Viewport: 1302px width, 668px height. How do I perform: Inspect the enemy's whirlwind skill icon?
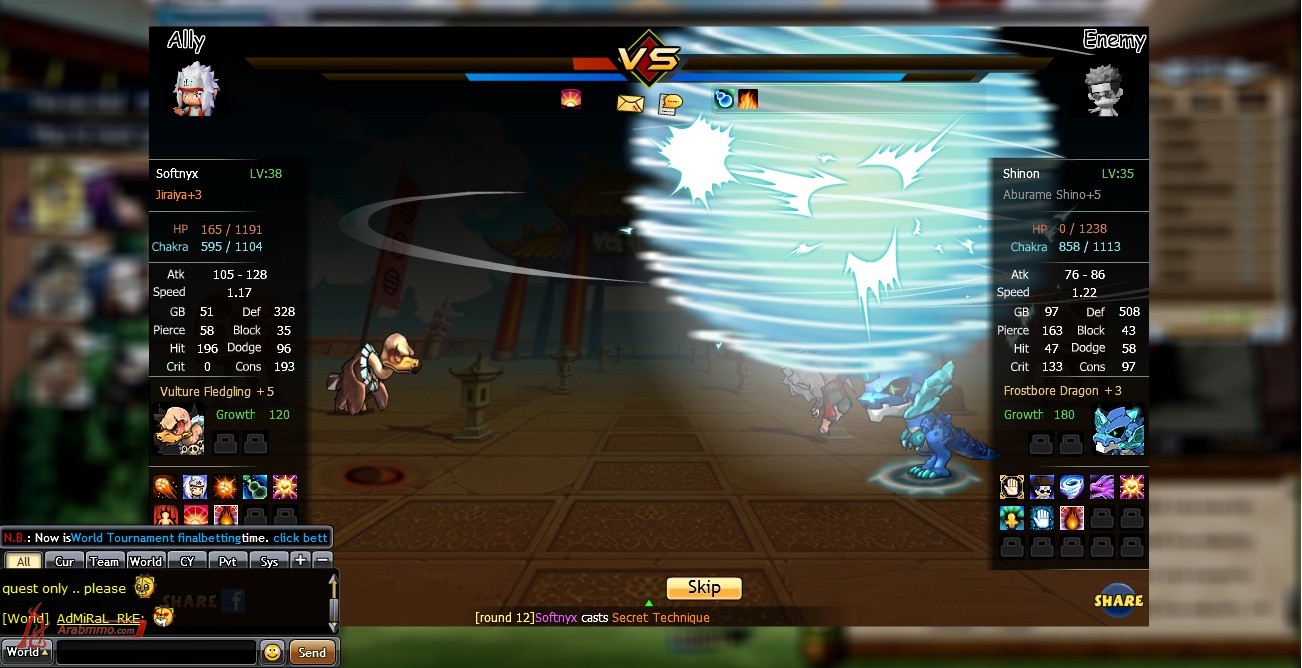click(1072, 488)
